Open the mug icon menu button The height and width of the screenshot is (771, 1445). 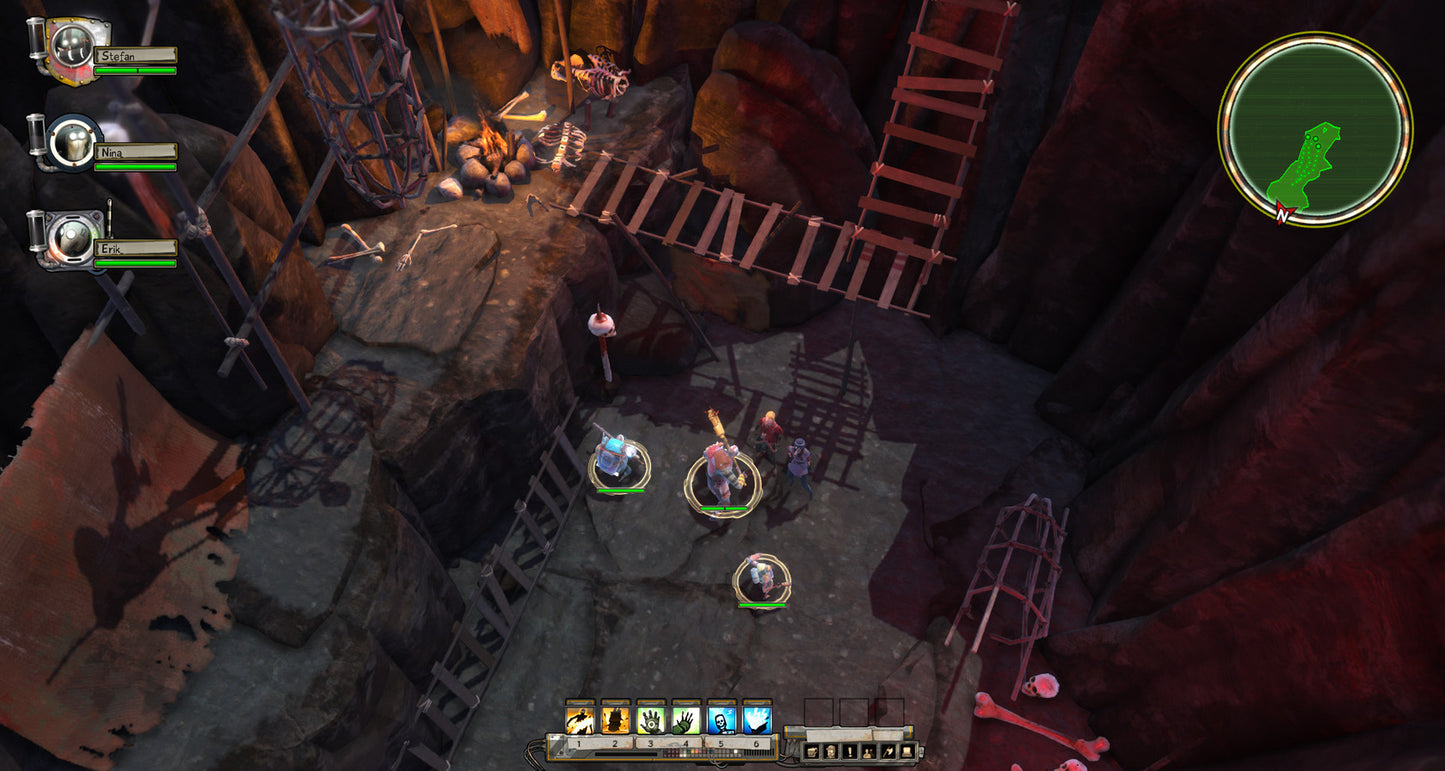[x=812, y=751]
